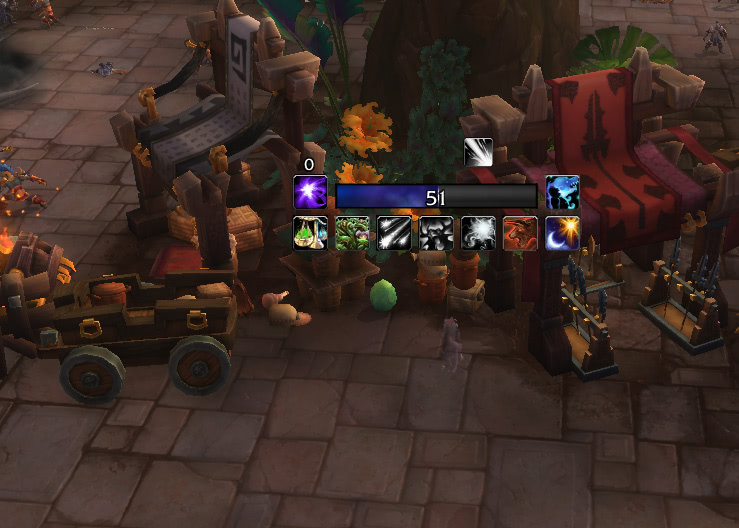Trigger the white starburst ability
Screen dimensions: 739x528
(x=478, y=233)
